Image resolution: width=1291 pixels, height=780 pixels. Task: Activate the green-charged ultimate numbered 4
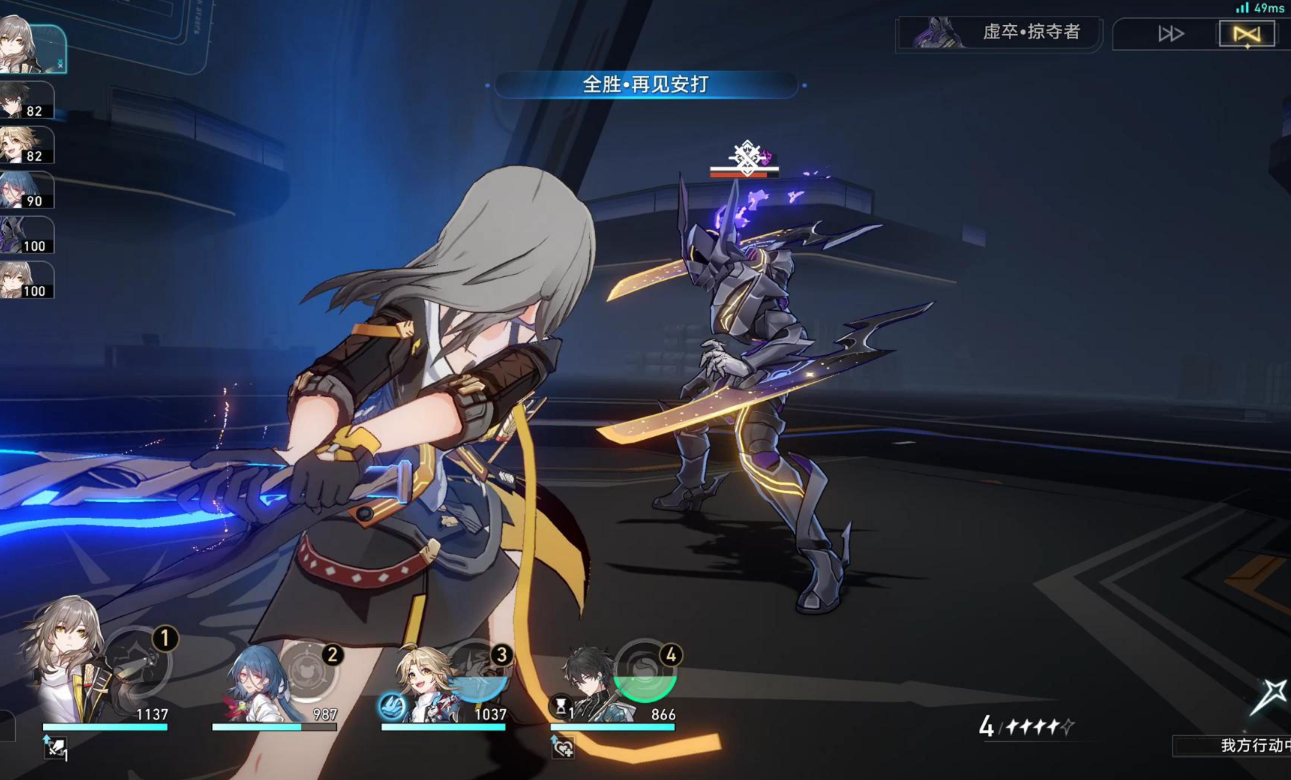point(645,670)
